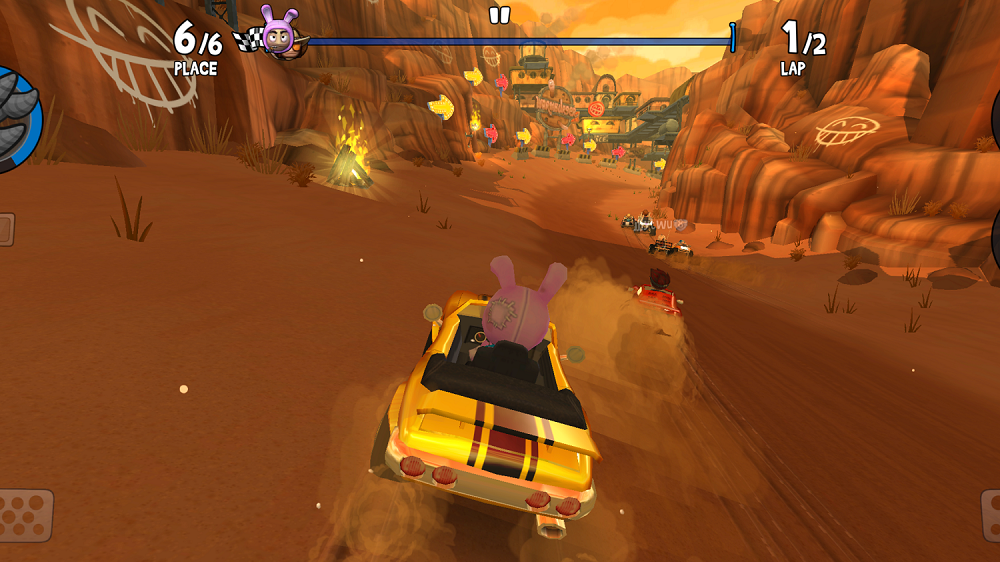Activate the spiked powerup icon
1000x562 pixels.
click(x=16, y=118)
